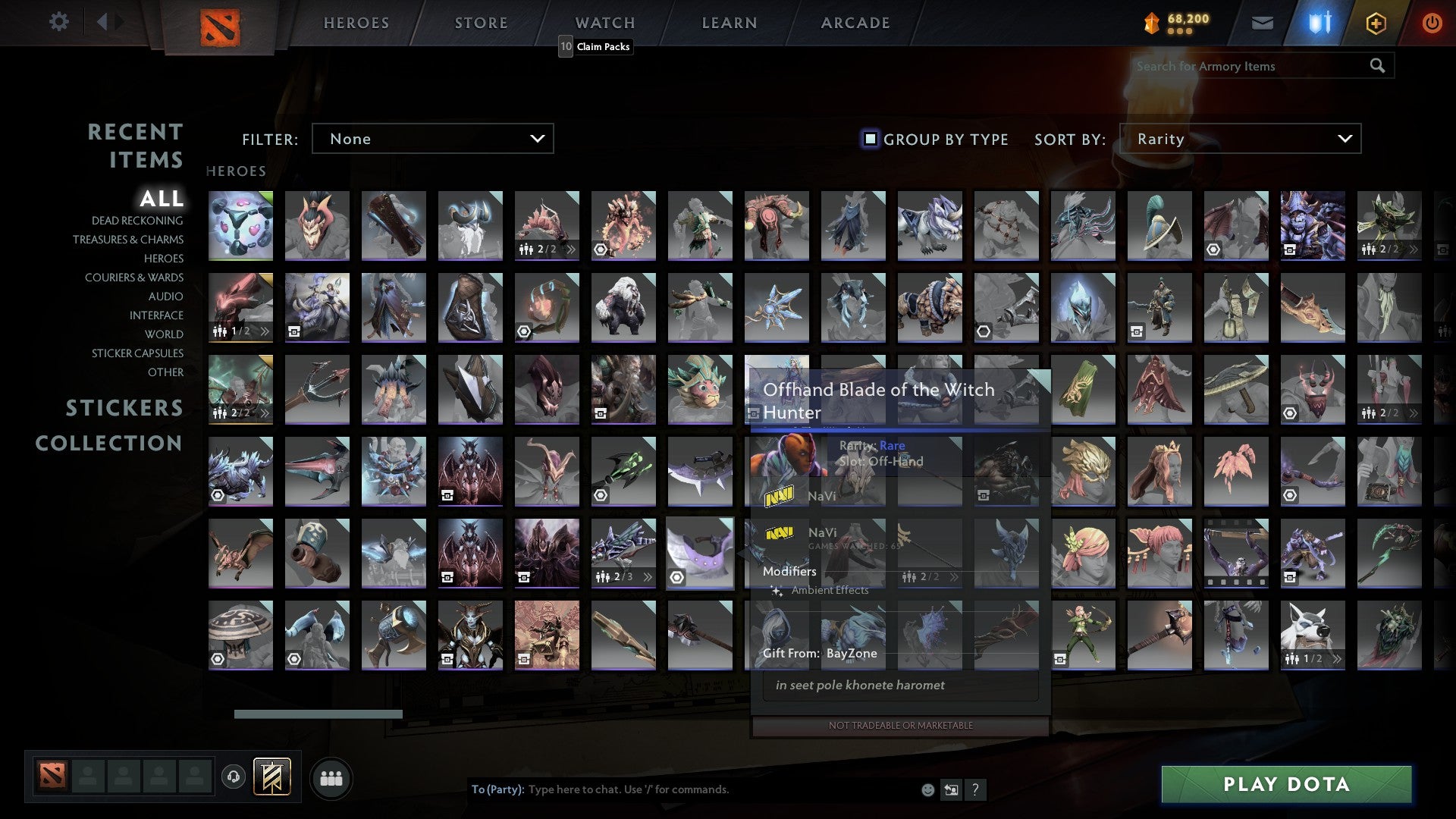1456x819 pixels.
Task: Open the mail notifications icon
Action: pyautogui.click(x=1262, y=22)
